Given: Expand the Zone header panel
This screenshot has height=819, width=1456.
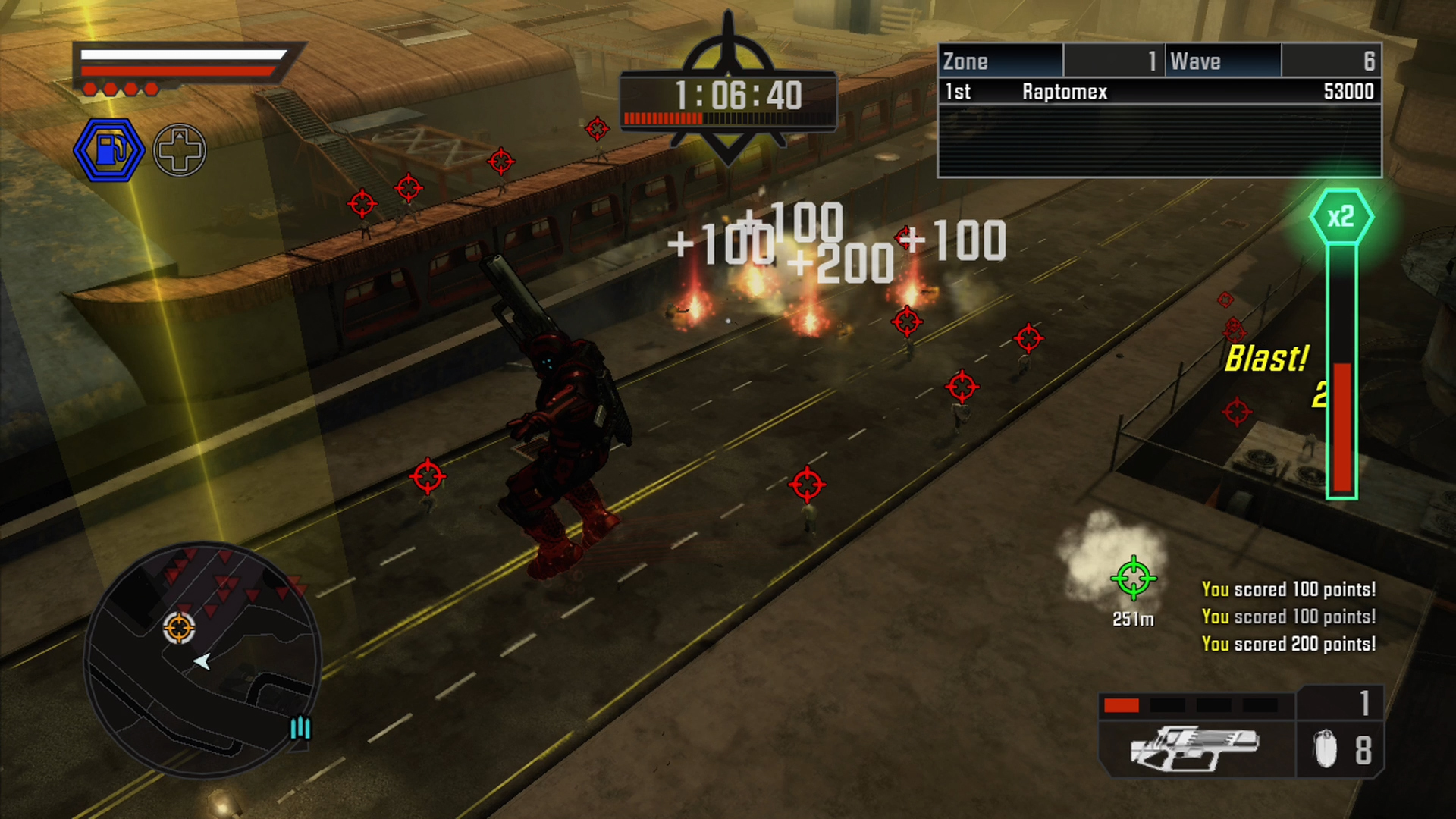Looking at the screenshot, I should [x=999, y=61].
